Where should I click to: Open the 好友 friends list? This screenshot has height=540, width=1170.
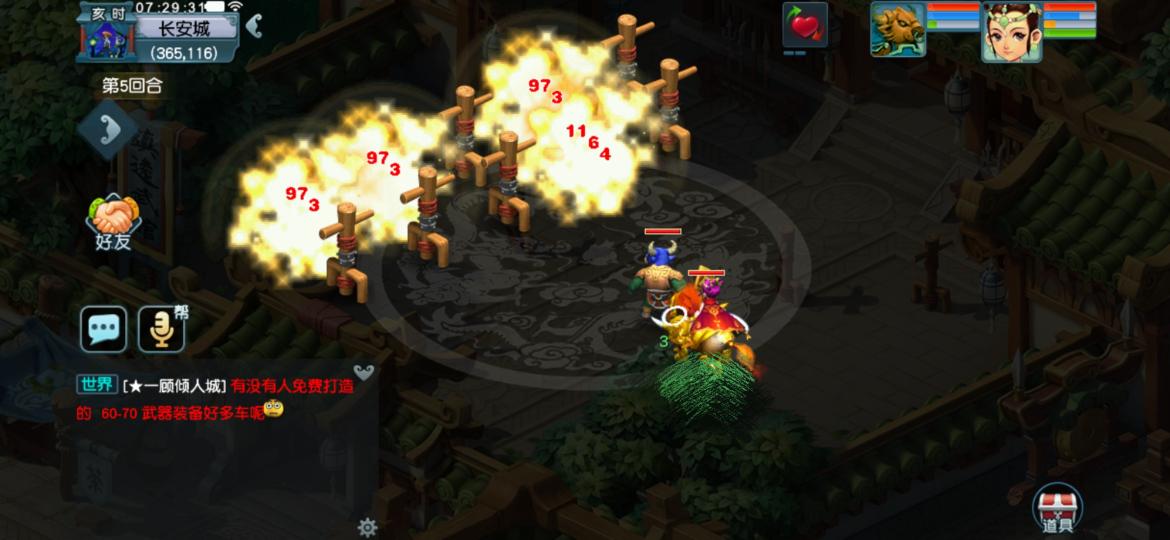click(113, 221)
